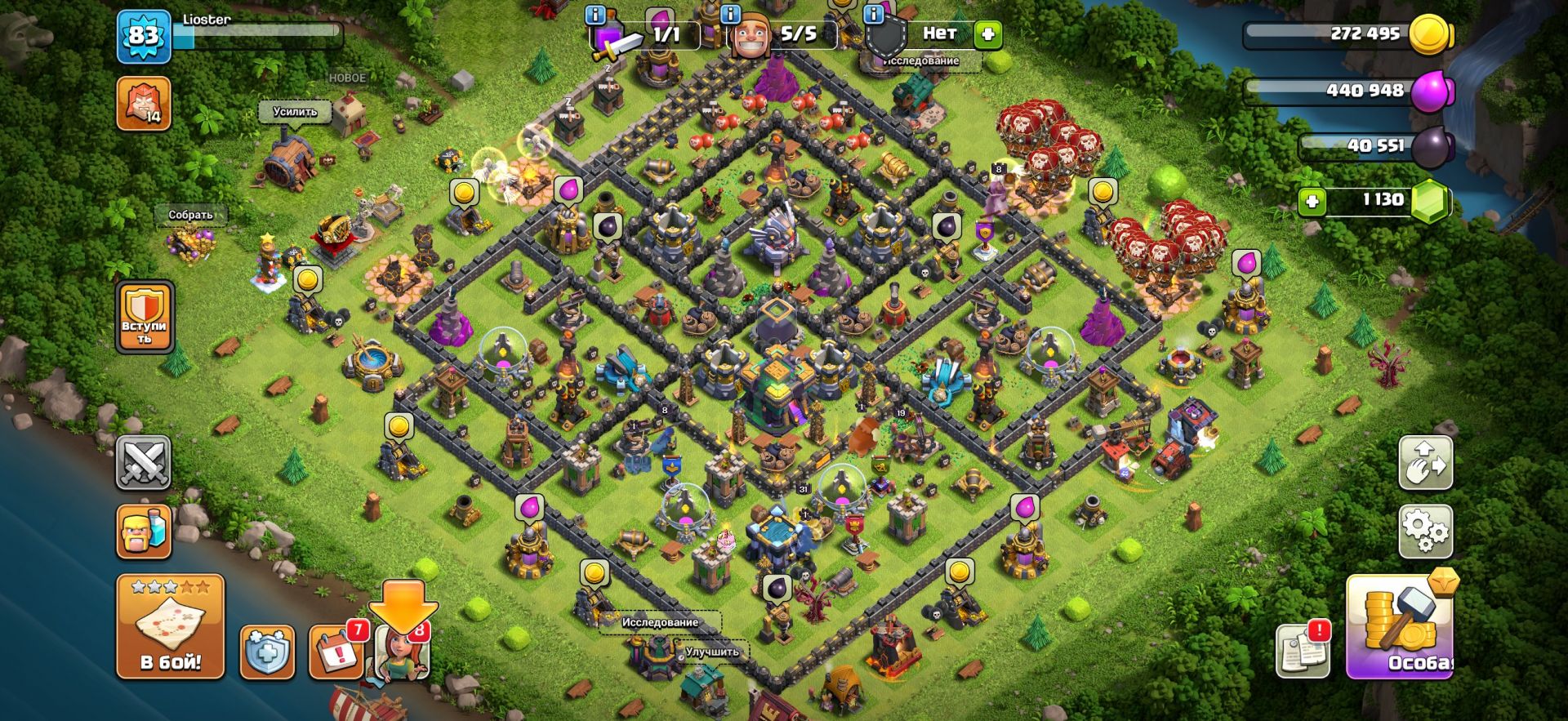Collect gold from the gold coin bubble
This screenshot has width=1568, height=721.
click(x=464, y=193)
